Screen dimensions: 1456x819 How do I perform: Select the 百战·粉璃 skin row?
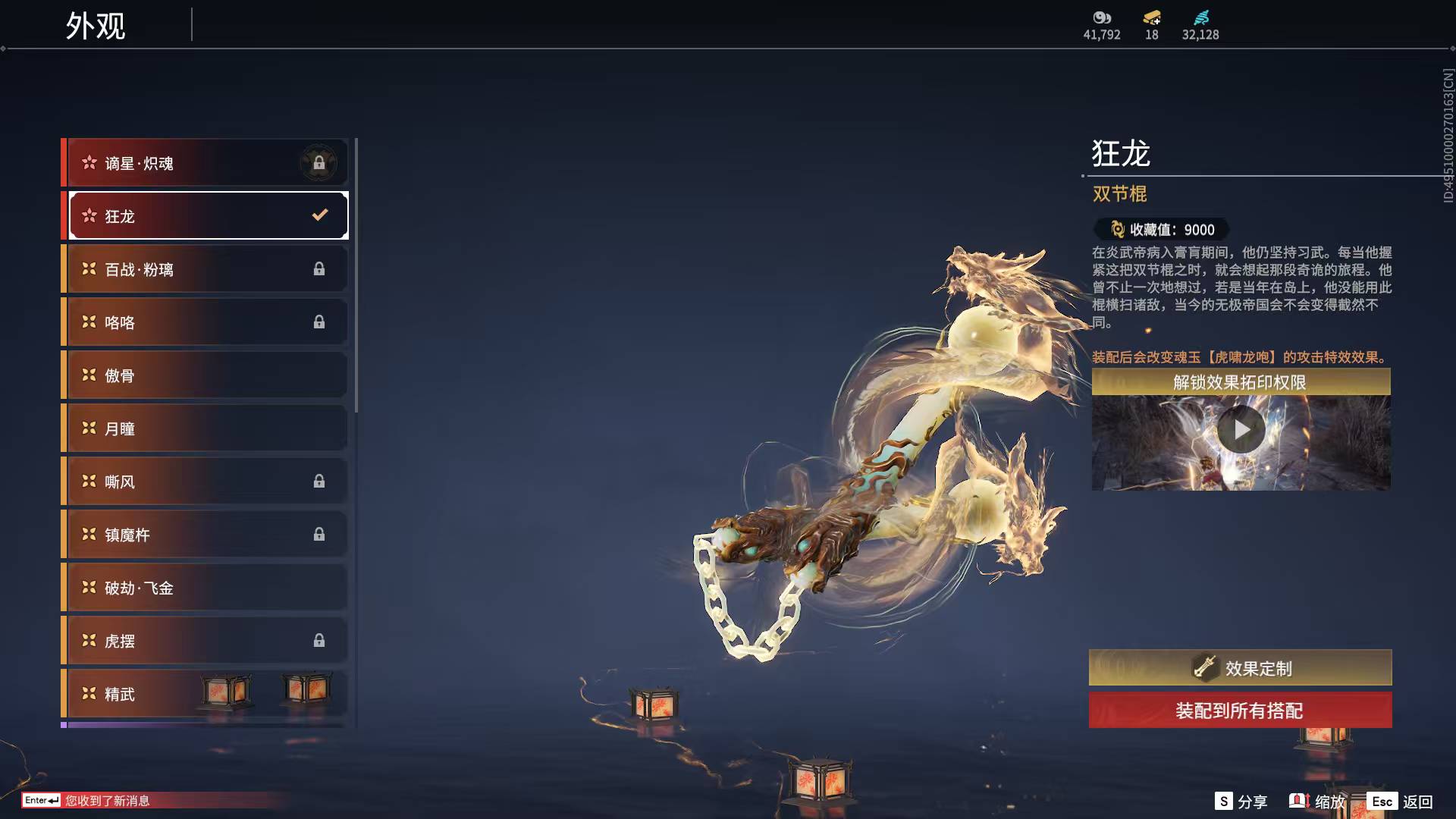coord(206,269)
